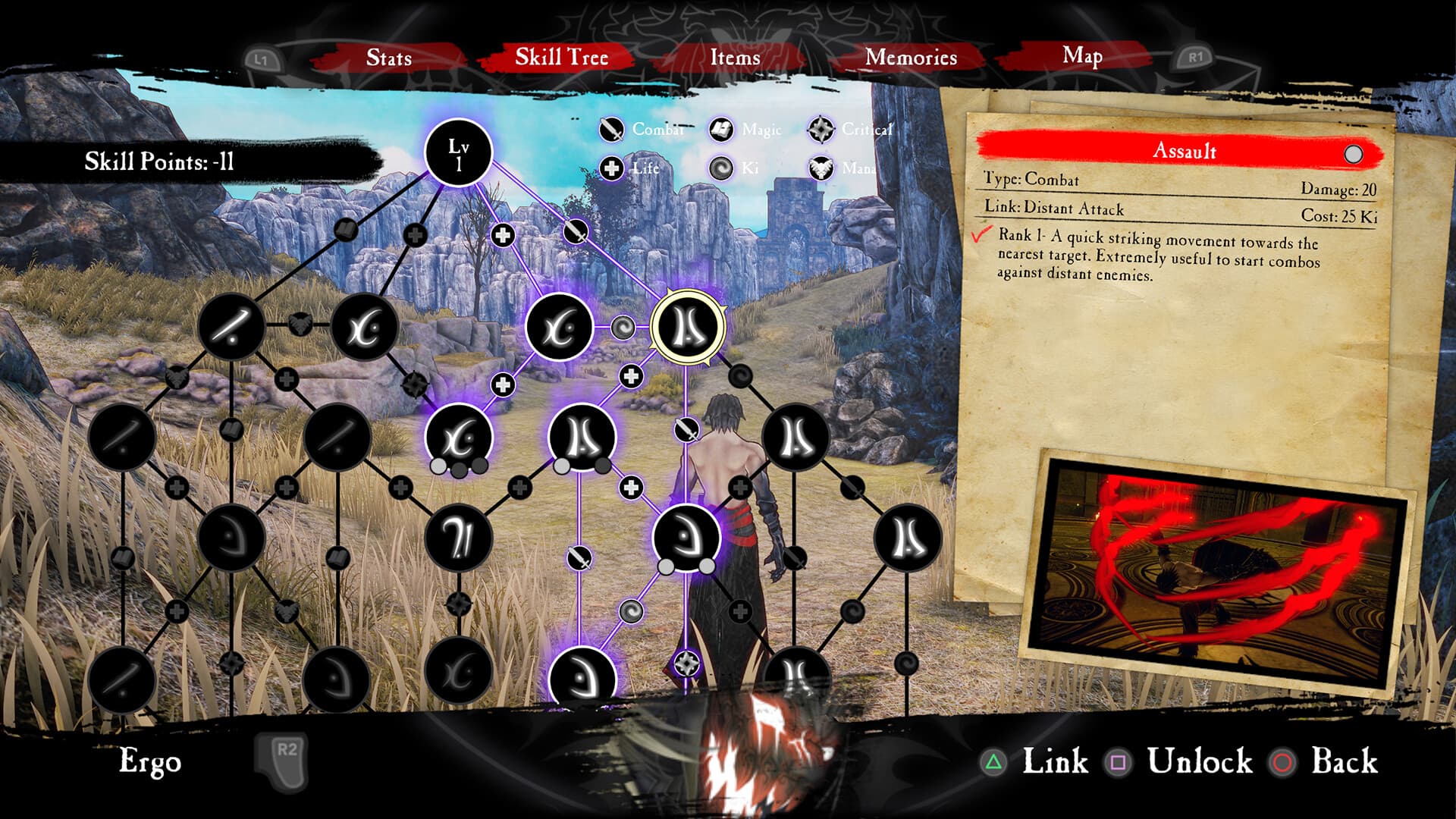This screenshot has height=819, width=1456.
Task: Select the Mana legend icon
Action: point(821,168)
